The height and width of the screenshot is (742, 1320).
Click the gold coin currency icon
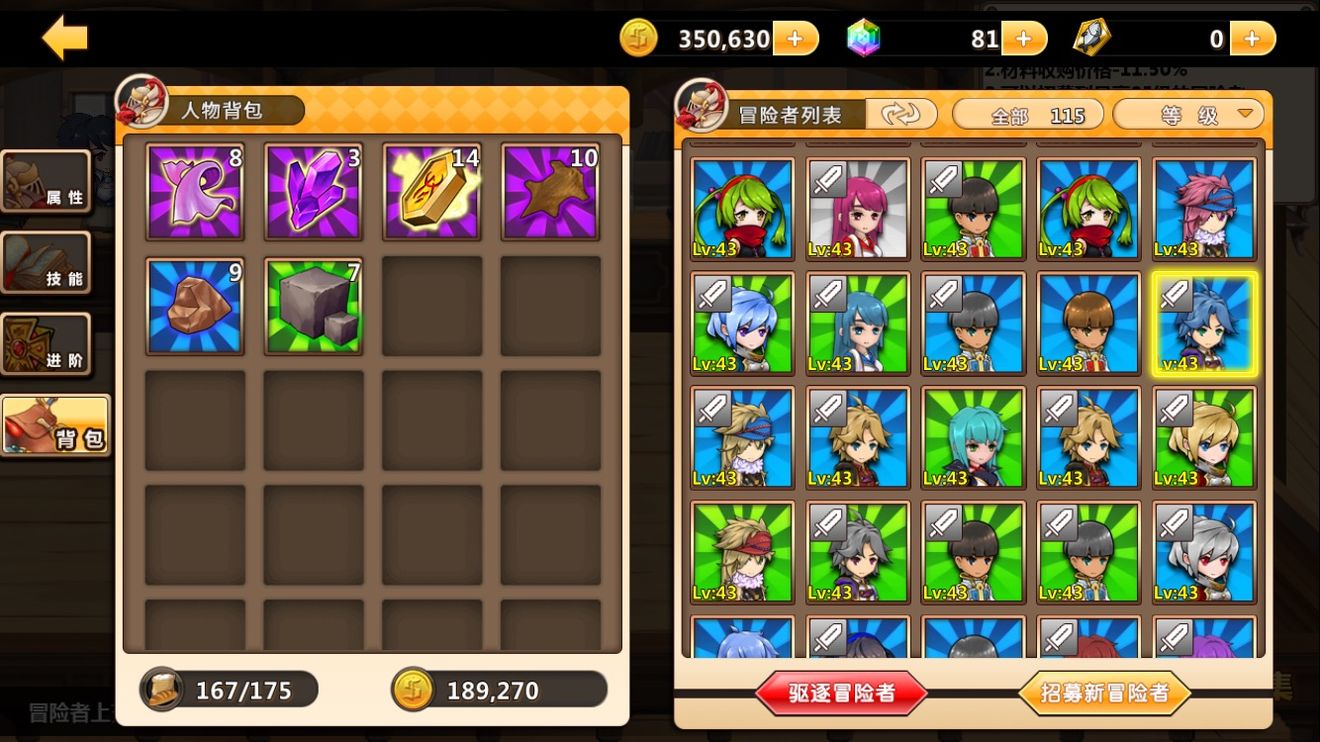[637, 38]
